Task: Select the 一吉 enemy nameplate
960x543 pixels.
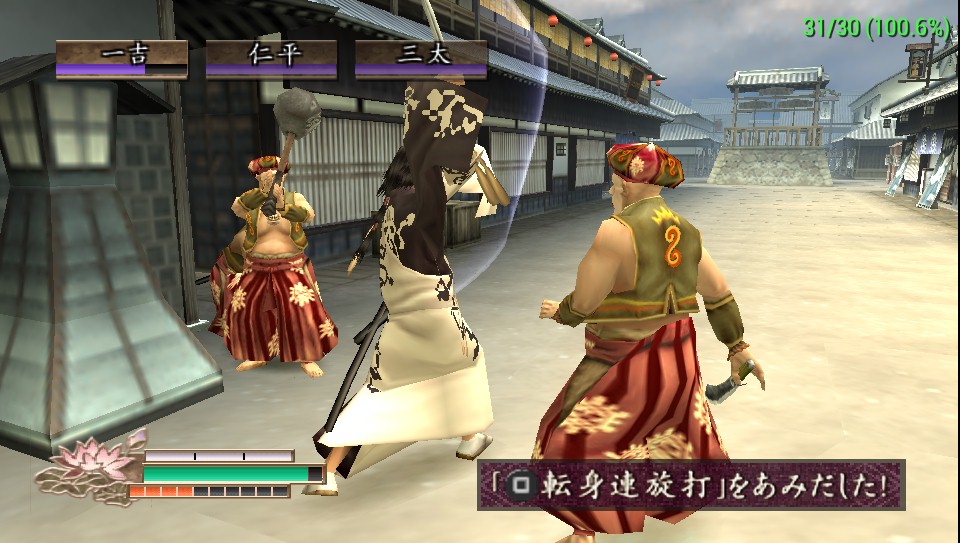Action: [121, 58]
